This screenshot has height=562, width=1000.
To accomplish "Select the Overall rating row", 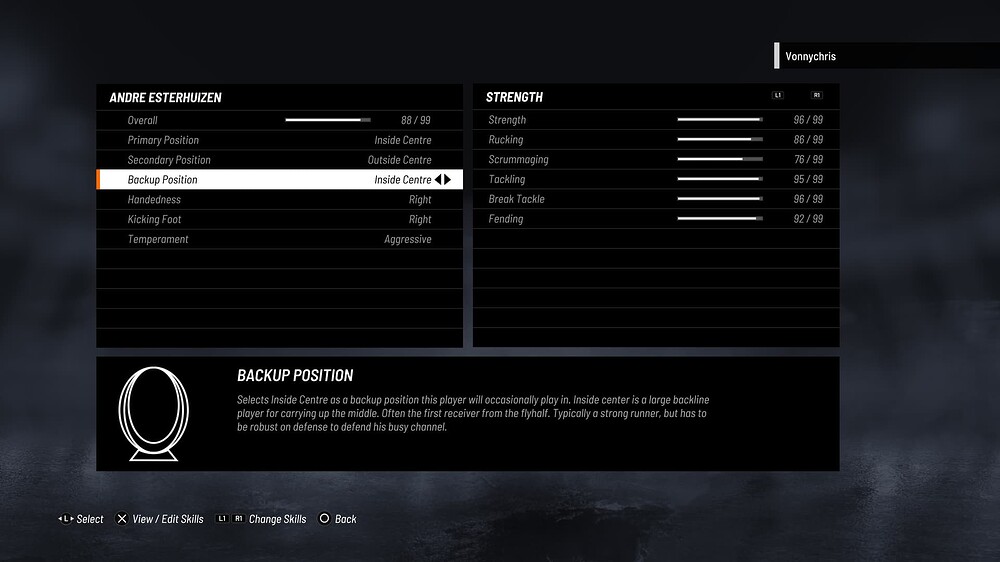I will pyautogui.click(x=279, y=120).
